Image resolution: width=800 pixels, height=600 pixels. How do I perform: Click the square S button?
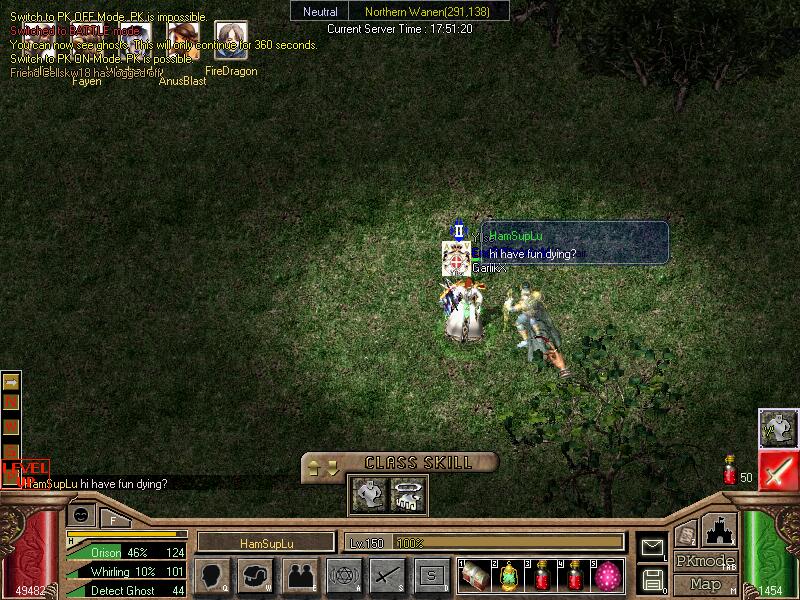(x=431, y=575)
